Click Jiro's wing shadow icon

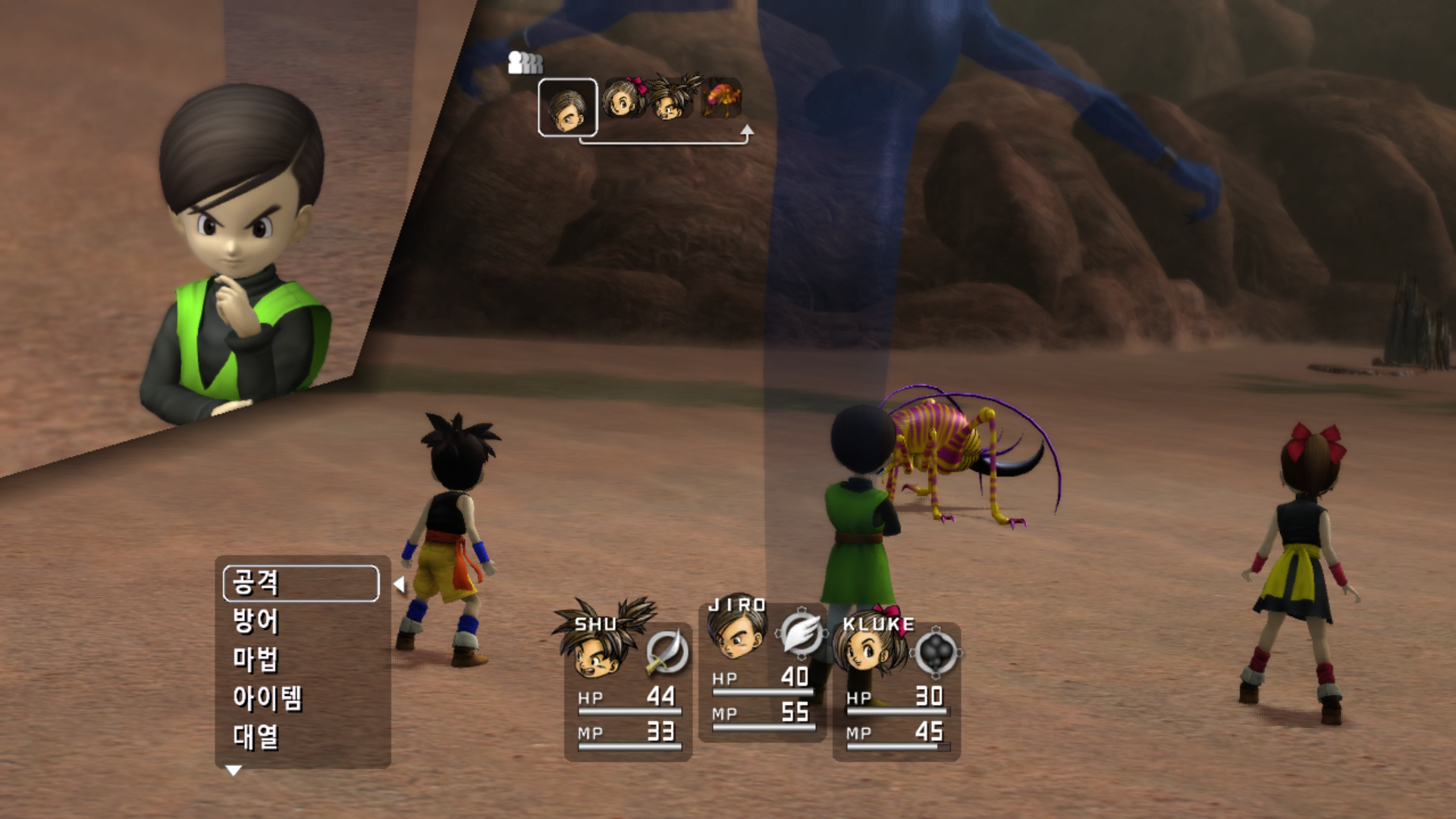[801, 632]
